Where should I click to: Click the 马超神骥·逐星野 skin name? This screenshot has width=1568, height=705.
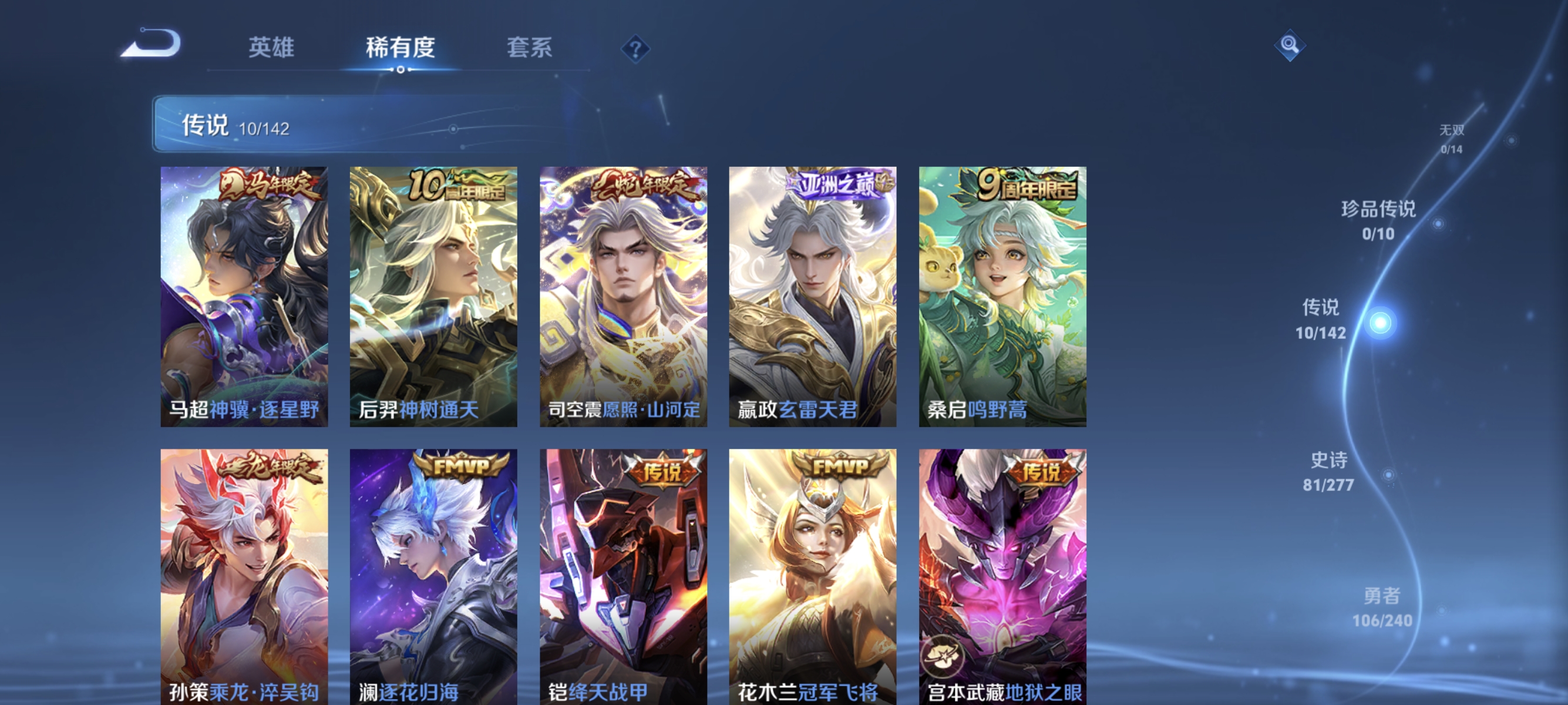(245, 412)
